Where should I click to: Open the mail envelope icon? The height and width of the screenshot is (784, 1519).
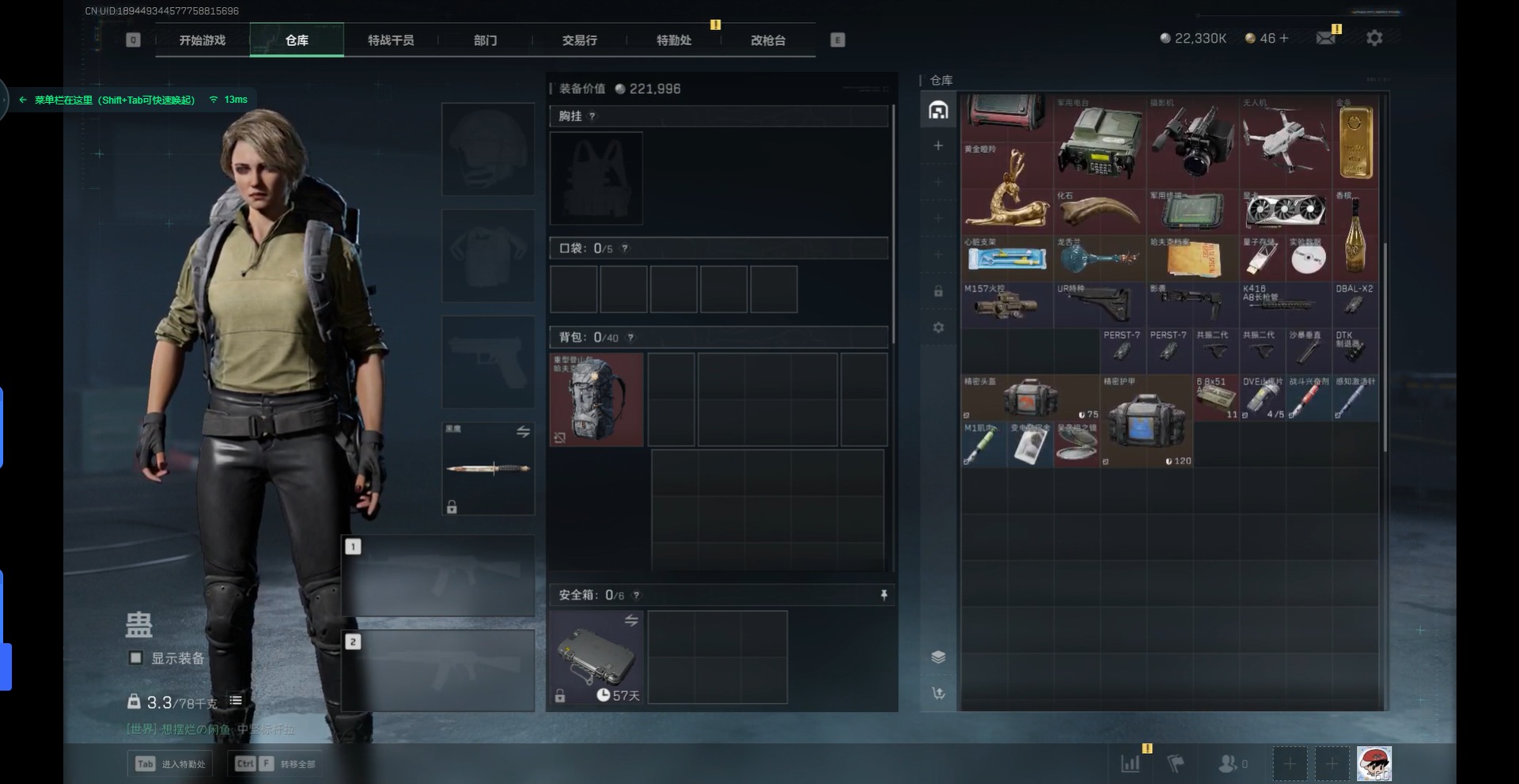(x=1326, y=38)
